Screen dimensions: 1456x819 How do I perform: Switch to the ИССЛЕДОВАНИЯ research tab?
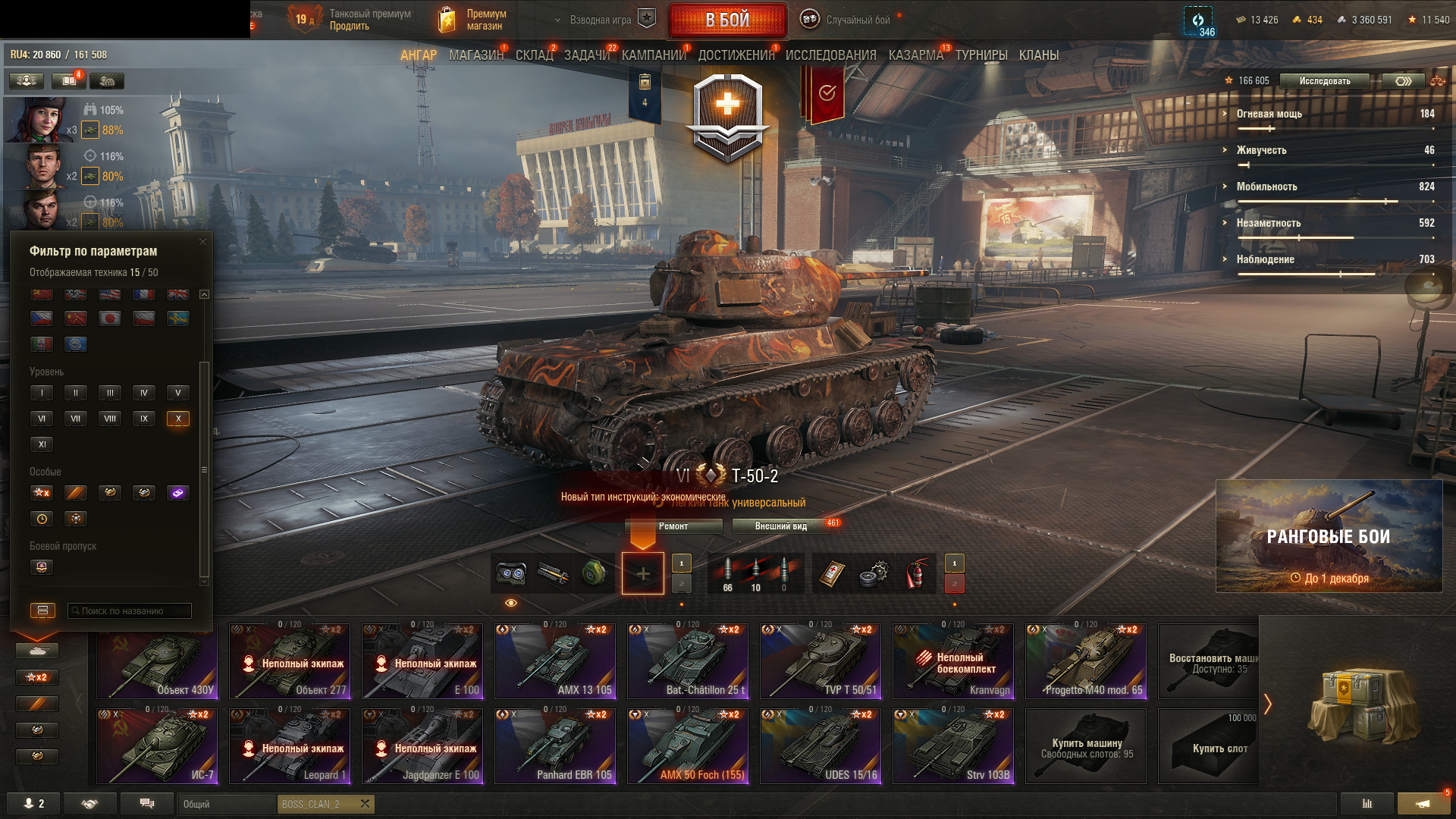tap(830, 55)
